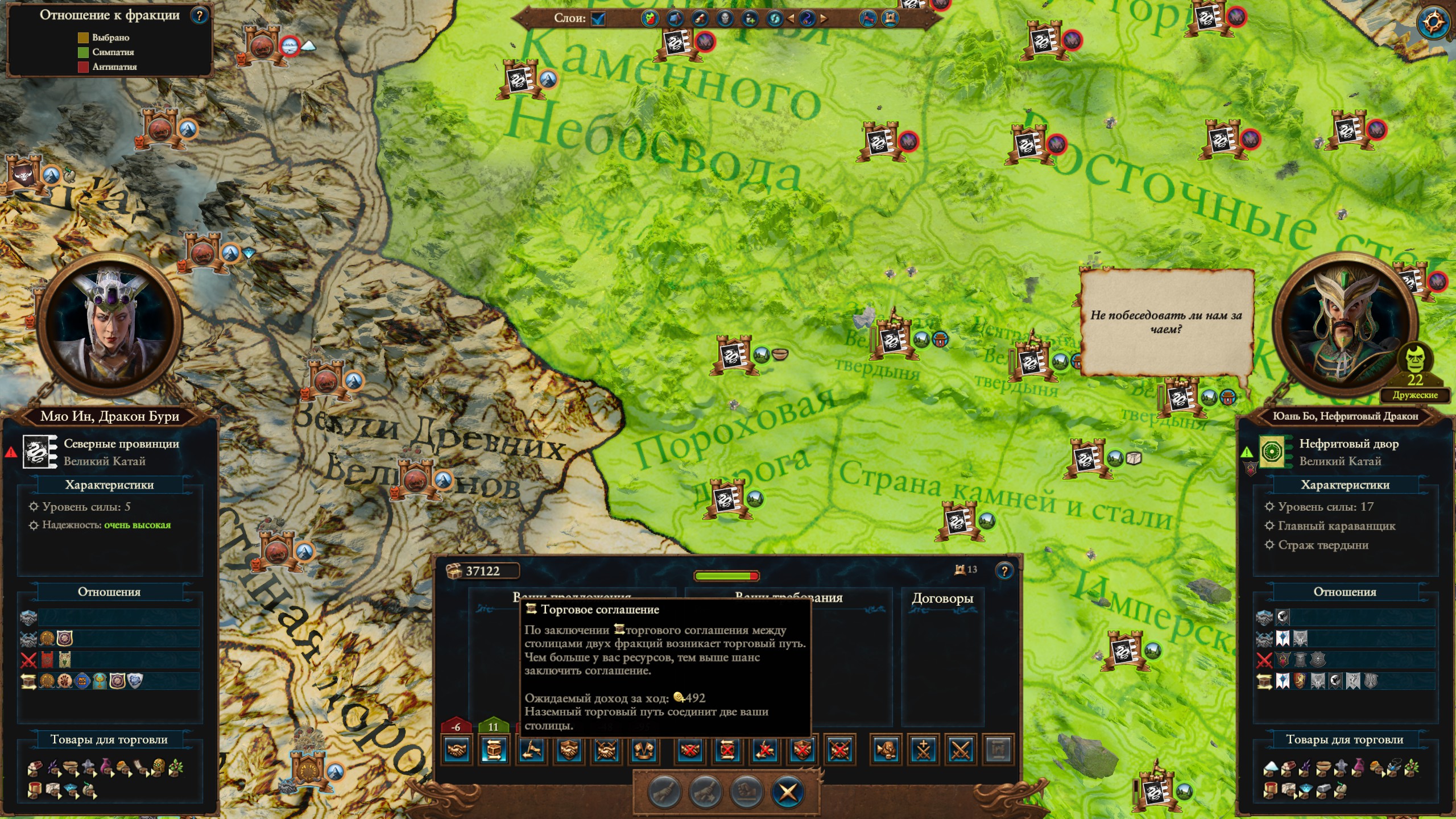Open the diplomacy panel help question mark

pos(1004,570)
